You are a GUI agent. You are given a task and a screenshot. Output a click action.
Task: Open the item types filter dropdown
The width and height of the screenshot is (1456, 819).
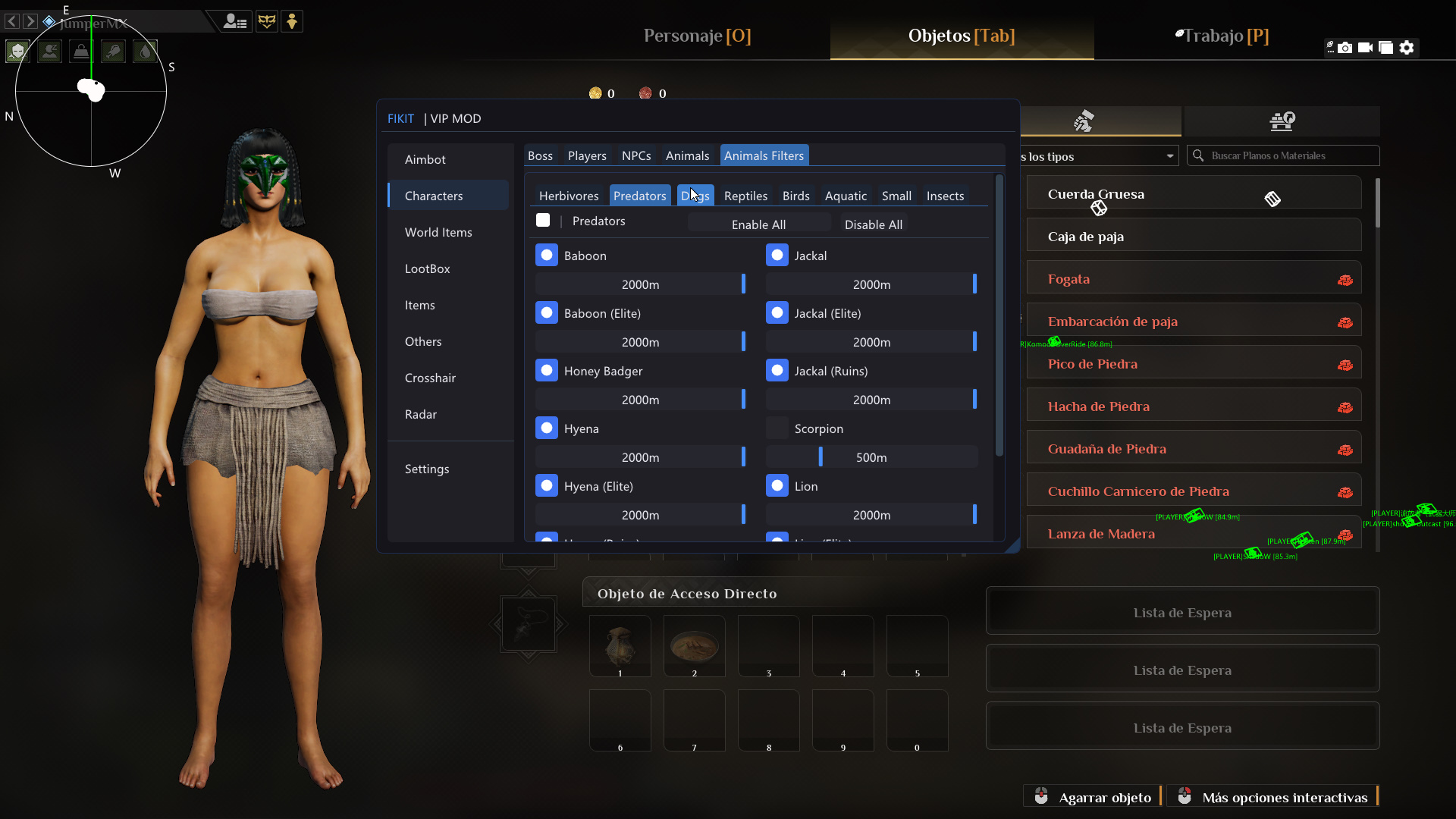pos(1169,155)
